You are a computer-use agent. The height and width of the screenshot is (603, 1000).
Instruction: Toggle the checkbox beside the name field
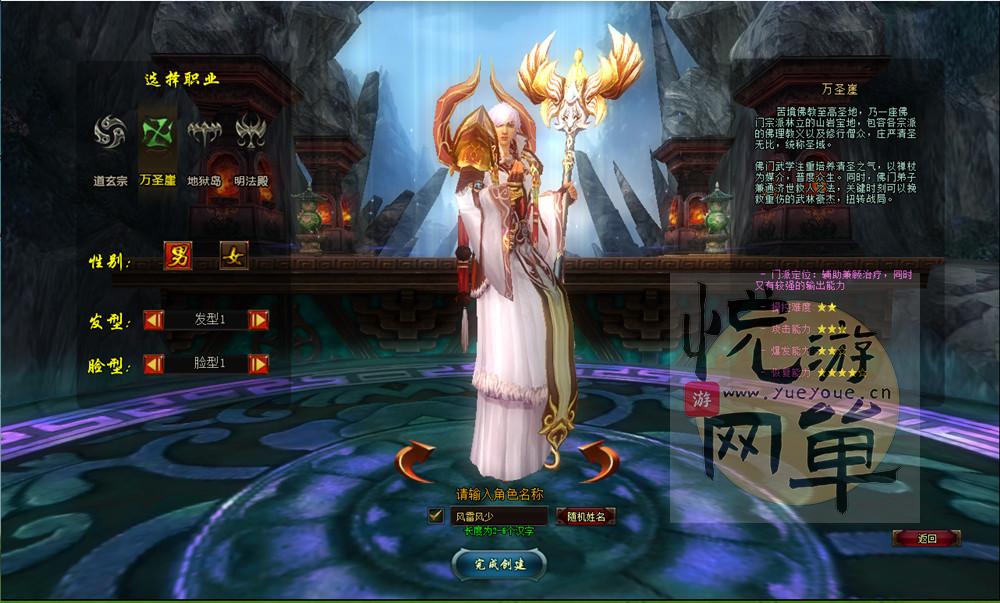(435, 516)
